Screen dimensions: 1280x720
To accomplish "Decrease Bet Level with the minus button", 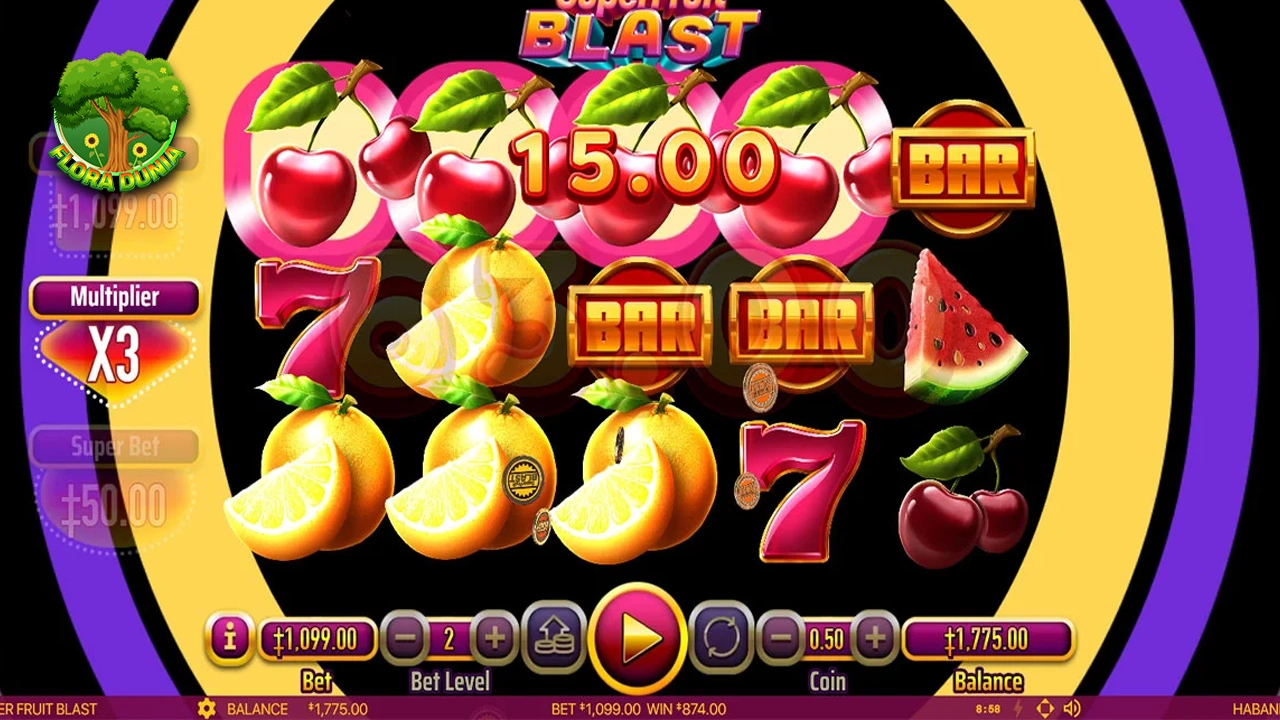I will (x=407, y=637).
